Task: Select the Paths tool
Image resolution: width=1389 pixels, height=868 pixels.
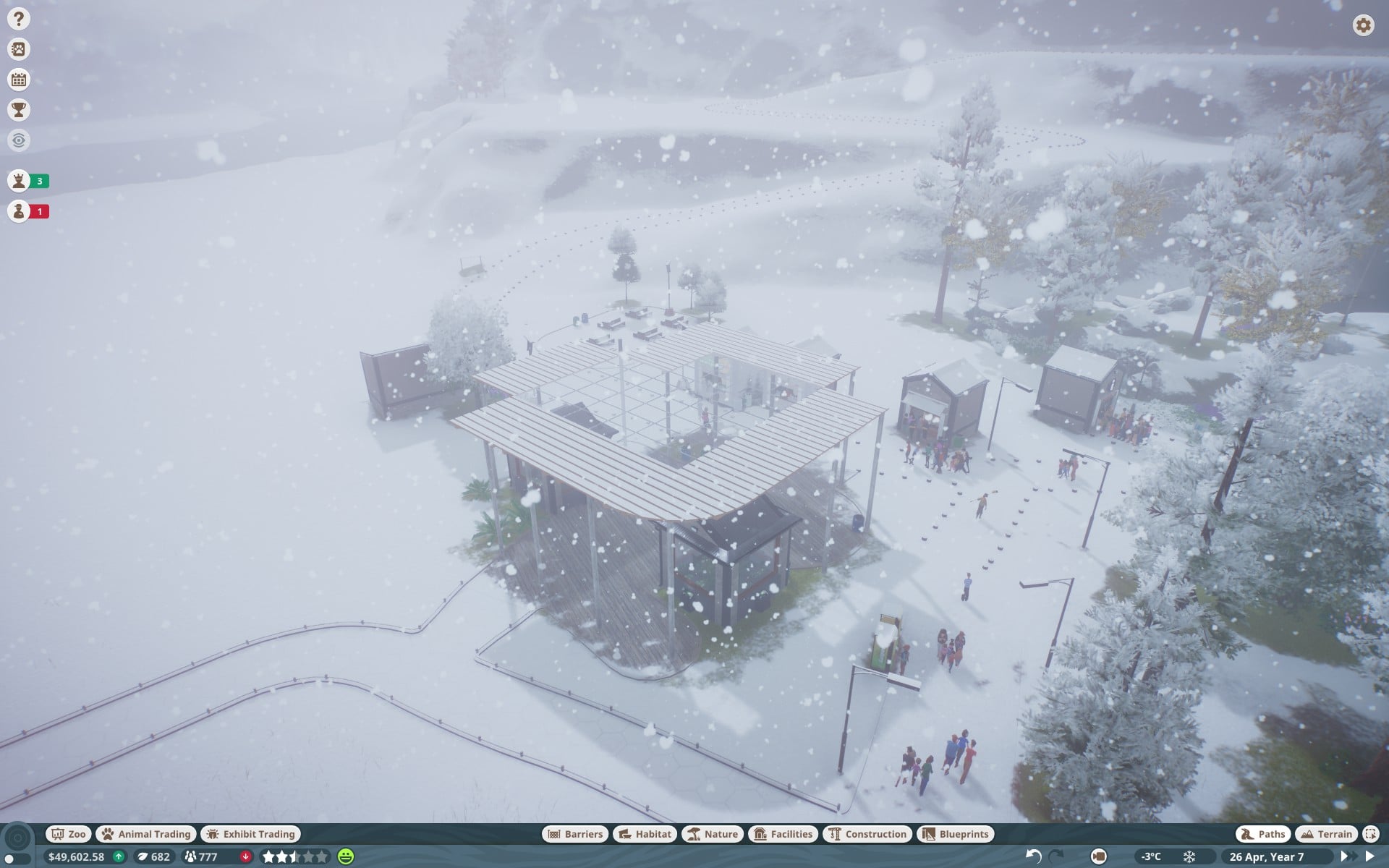Action: [x=1263, y=834]
